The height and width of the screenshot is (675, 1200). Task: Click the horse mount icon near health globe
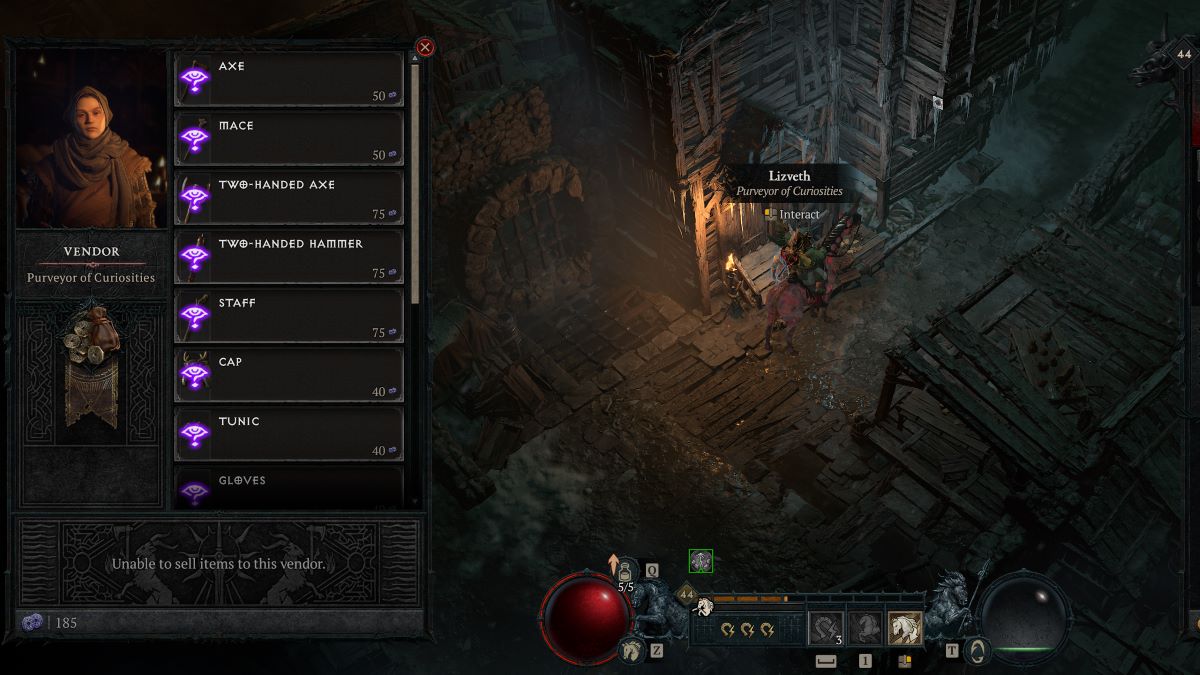(x=631, y=651)
